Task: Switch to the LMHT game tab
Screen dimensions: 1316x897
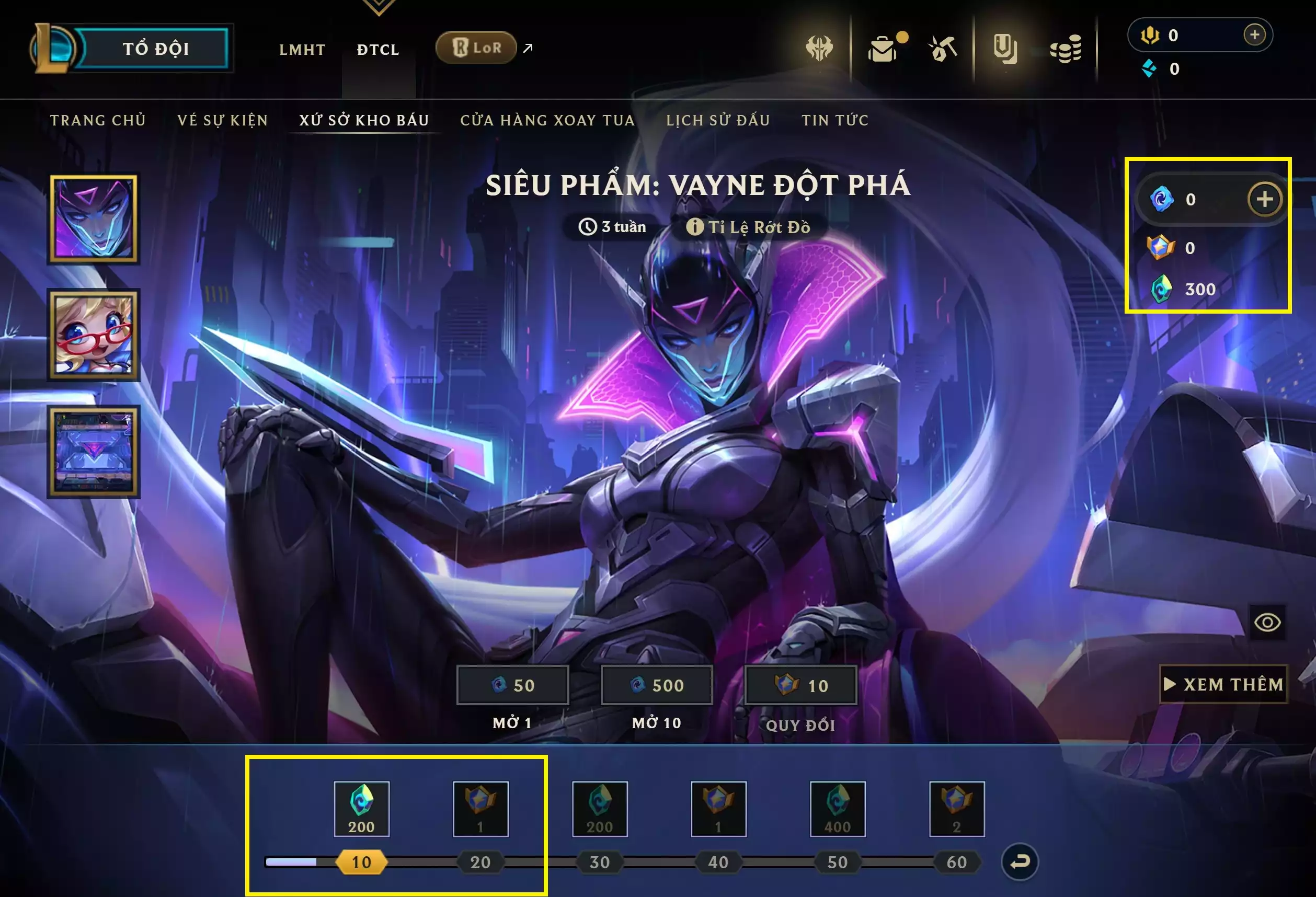Action: (302, 50)
